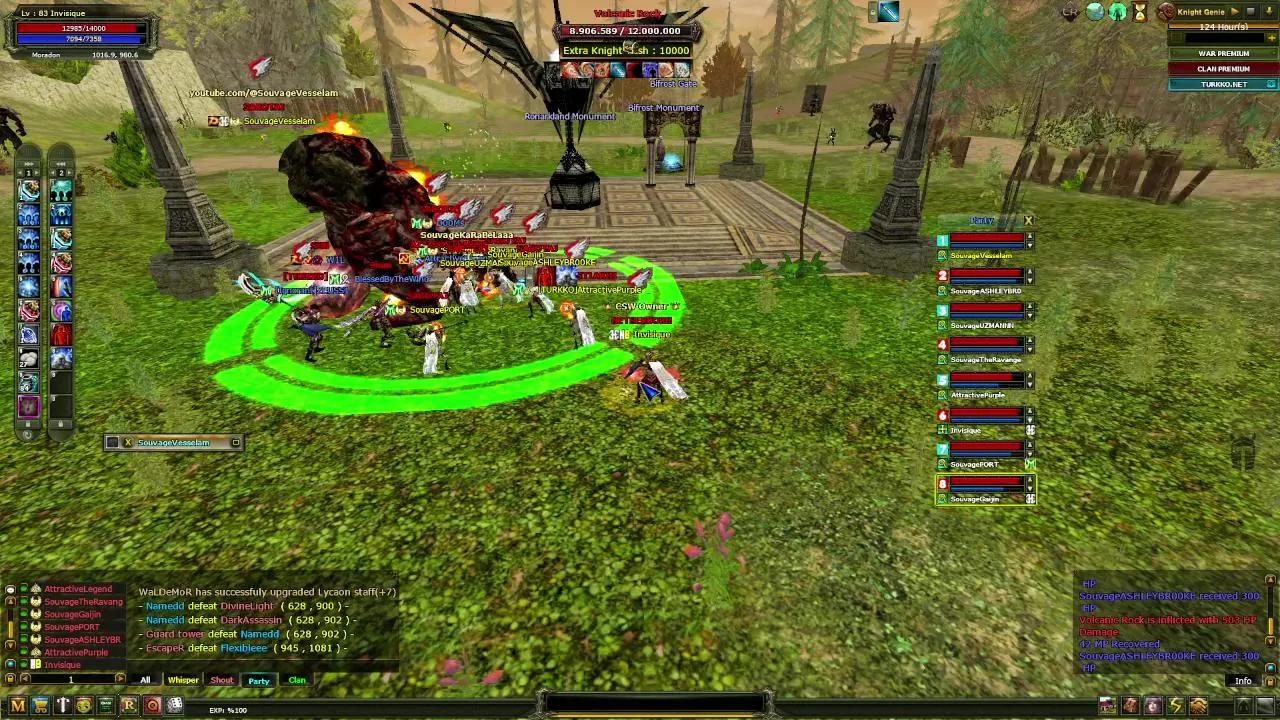The height and width of the screenshot is (720, 1280).
Task: Switch to the Shout chat tab
Action: (x=221, y=680)
